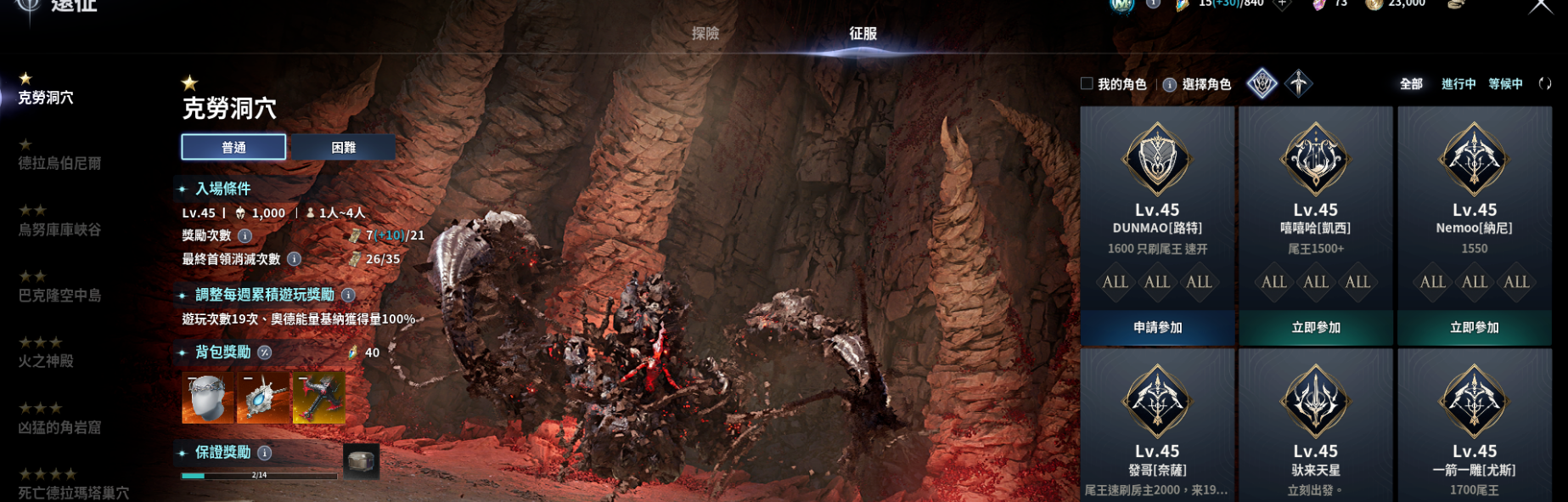Filter parties by 等候中

[1505, 83]
